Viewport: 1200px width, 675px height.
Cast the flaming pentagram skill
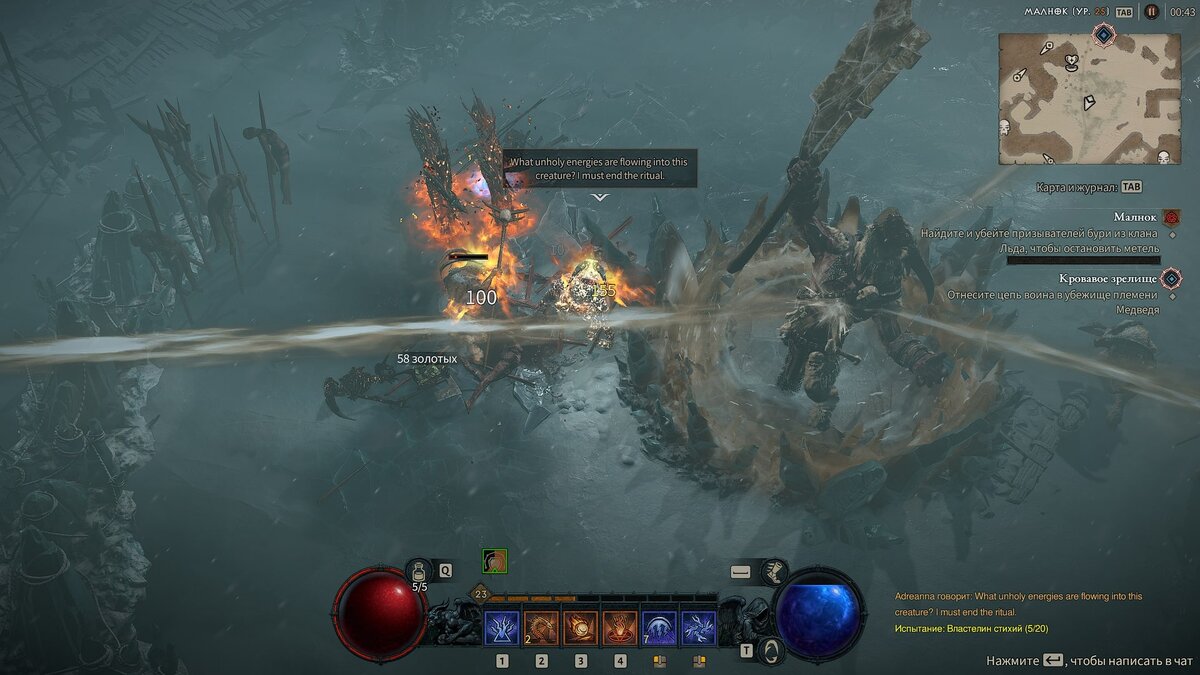tap(620, 628)
